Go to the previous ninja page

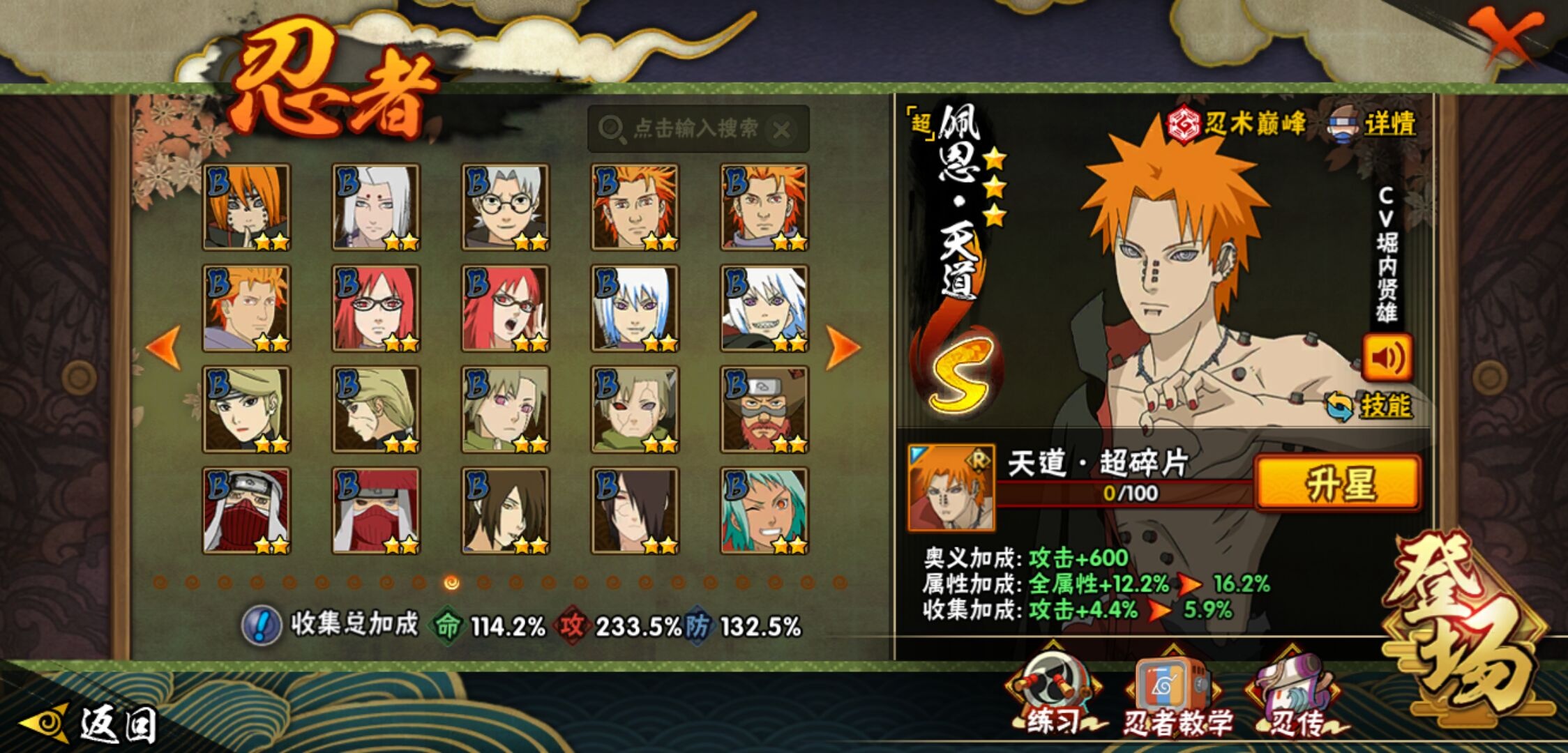click(x=165, y=347)
